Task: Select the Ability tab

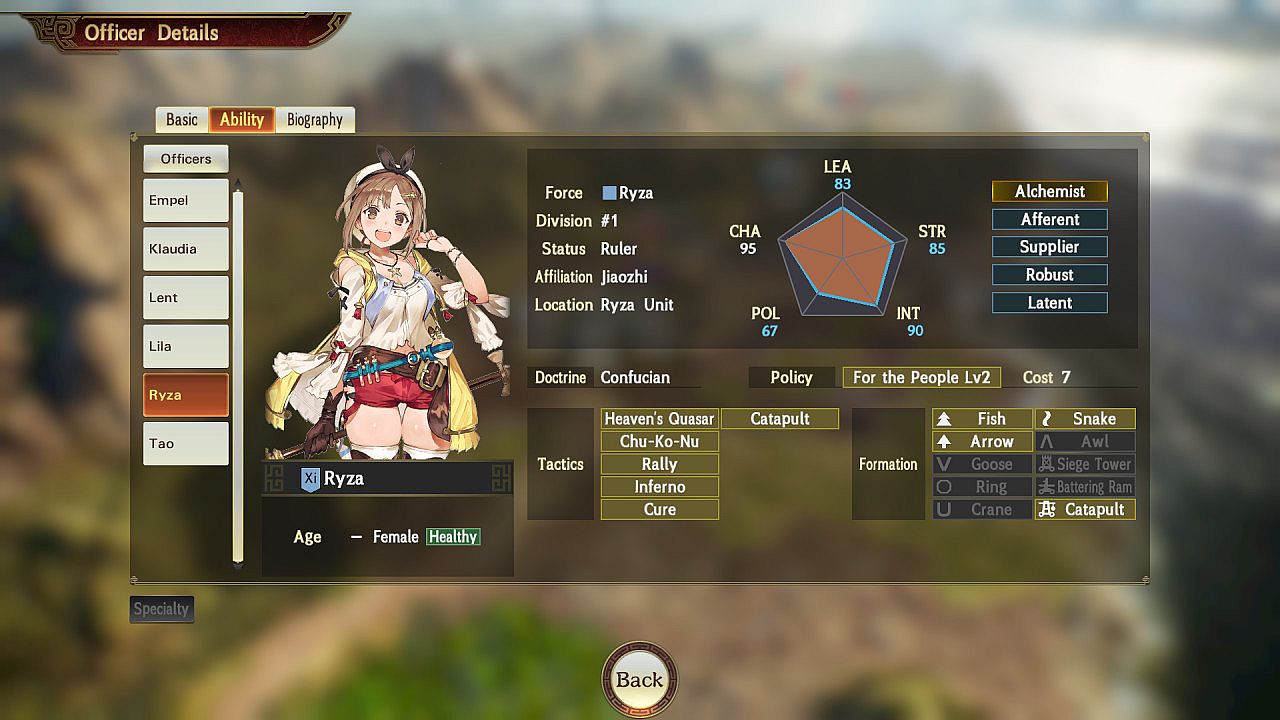Action: point(242,120)
